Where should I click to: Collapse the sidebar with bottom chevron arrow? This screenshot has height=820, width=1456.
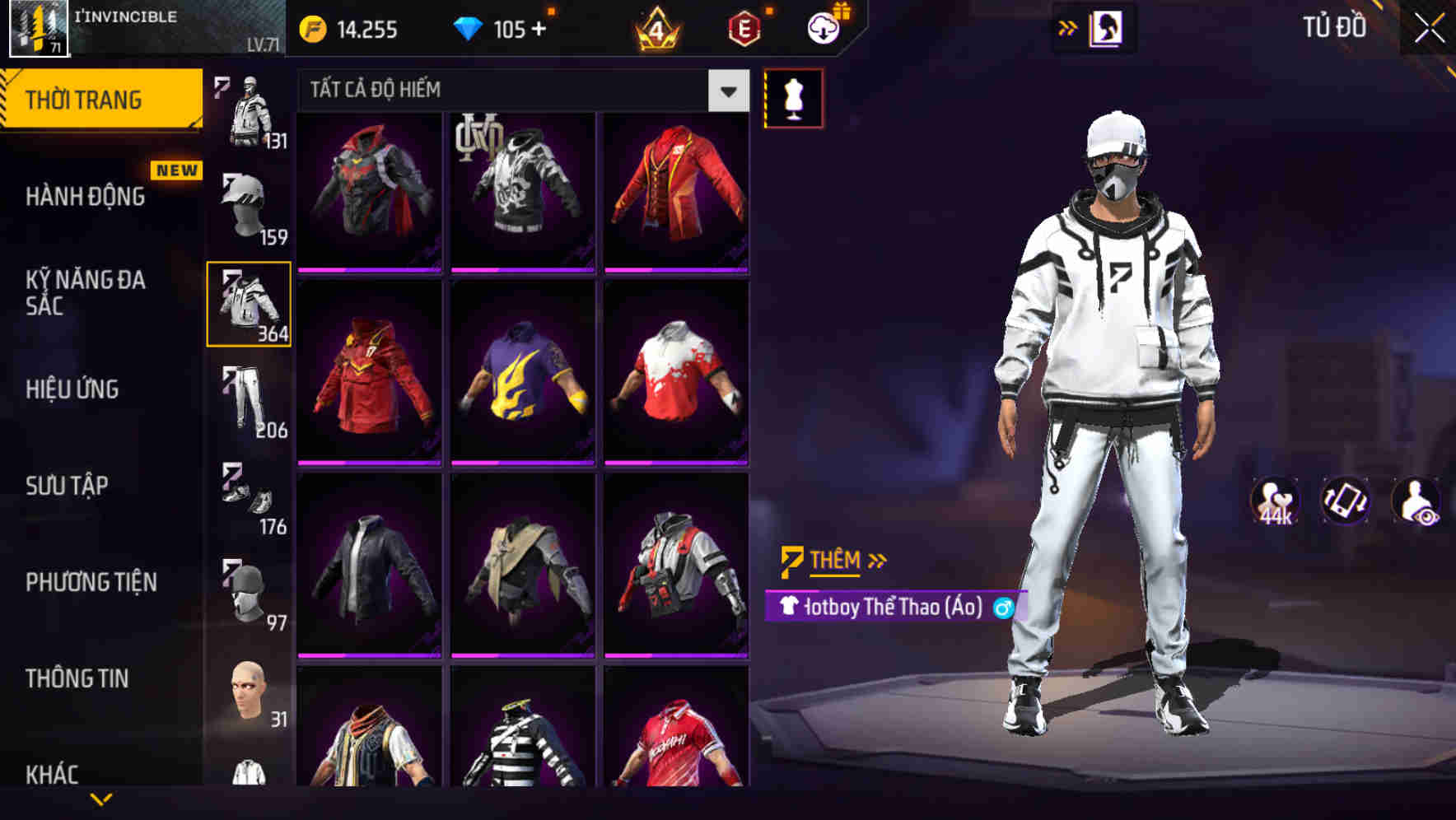102,799
